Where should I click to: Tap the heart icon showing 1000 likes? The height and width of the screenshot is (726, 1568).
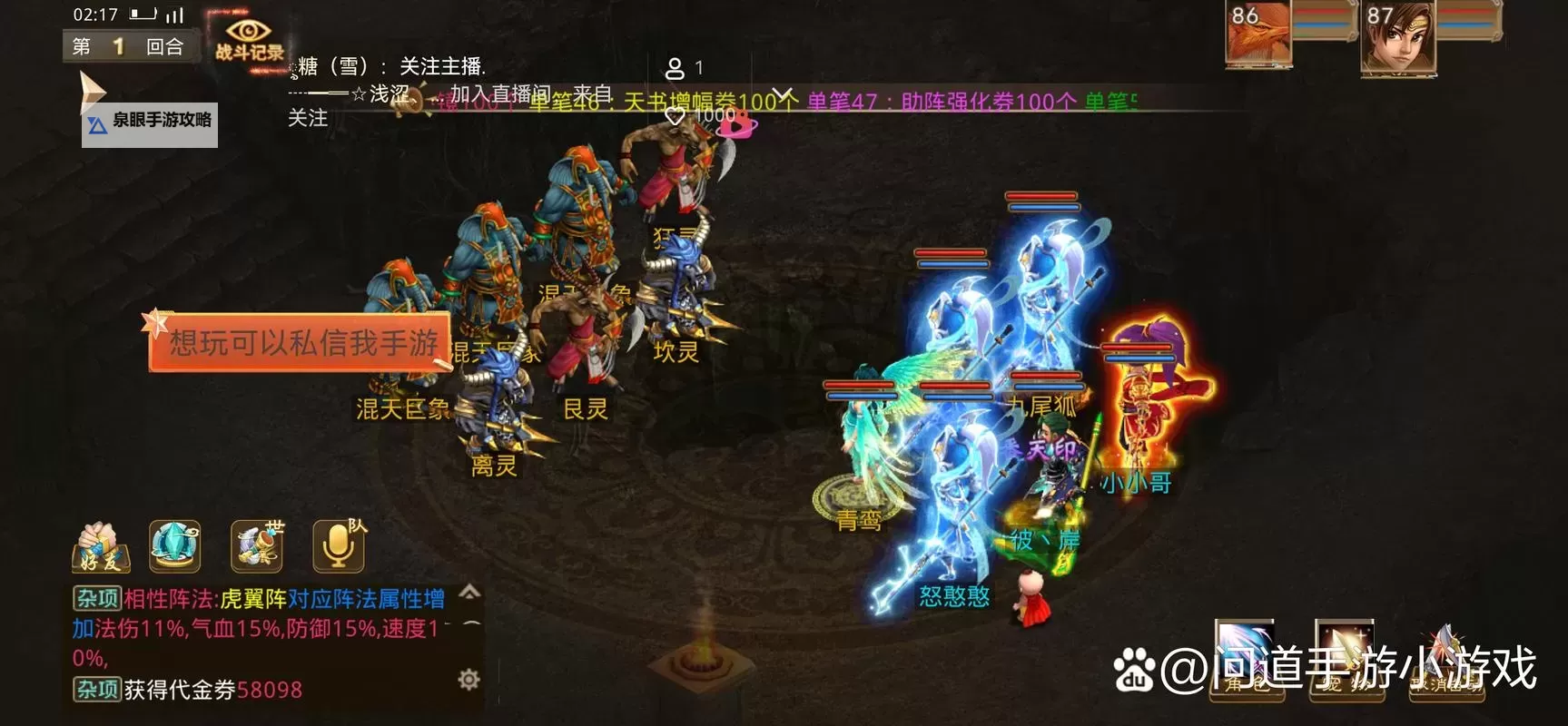[675, 116]
